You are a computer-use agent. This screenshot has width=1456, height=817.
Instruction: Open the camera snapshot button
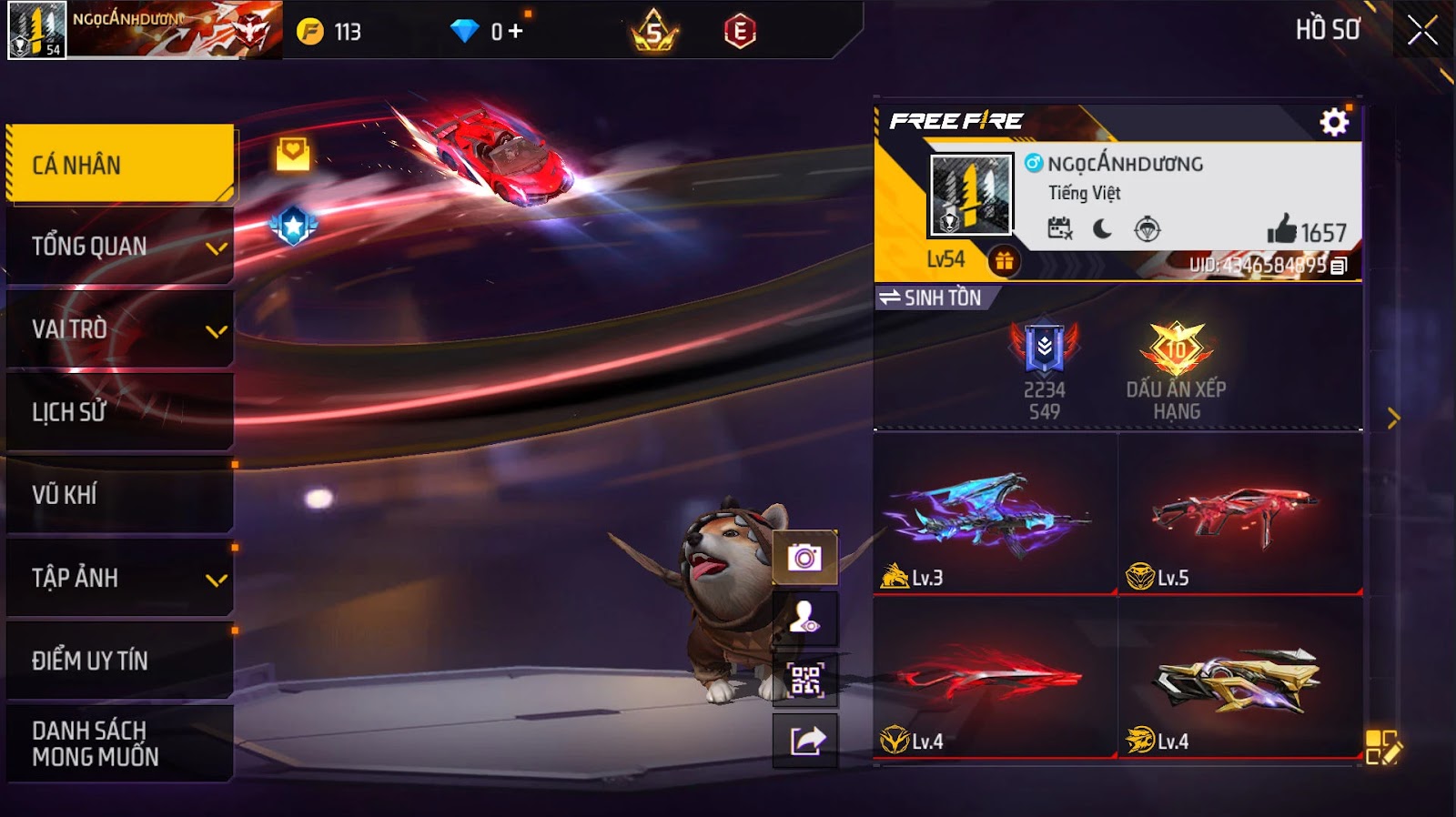pyautogui.click(x=804, y=557)
